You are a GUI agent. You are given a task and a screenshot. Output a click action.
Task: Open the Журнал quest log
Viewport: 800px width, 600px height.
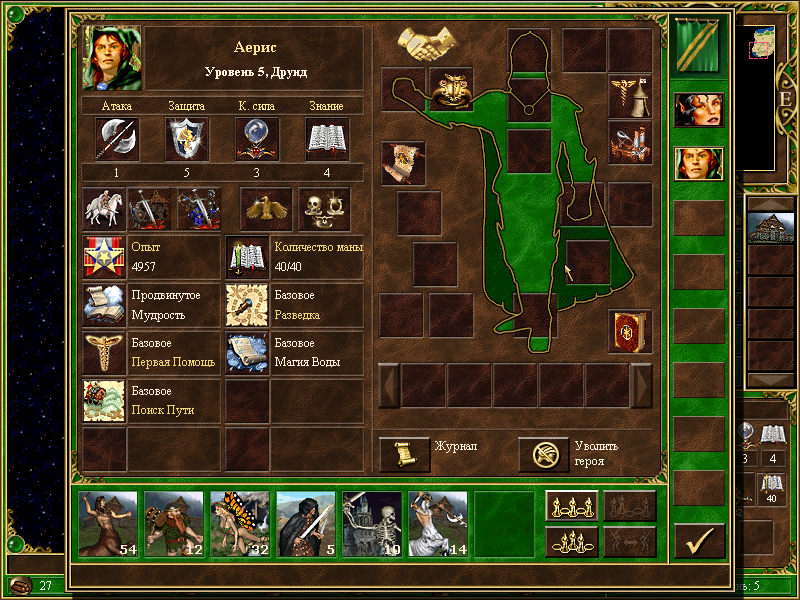405,454
